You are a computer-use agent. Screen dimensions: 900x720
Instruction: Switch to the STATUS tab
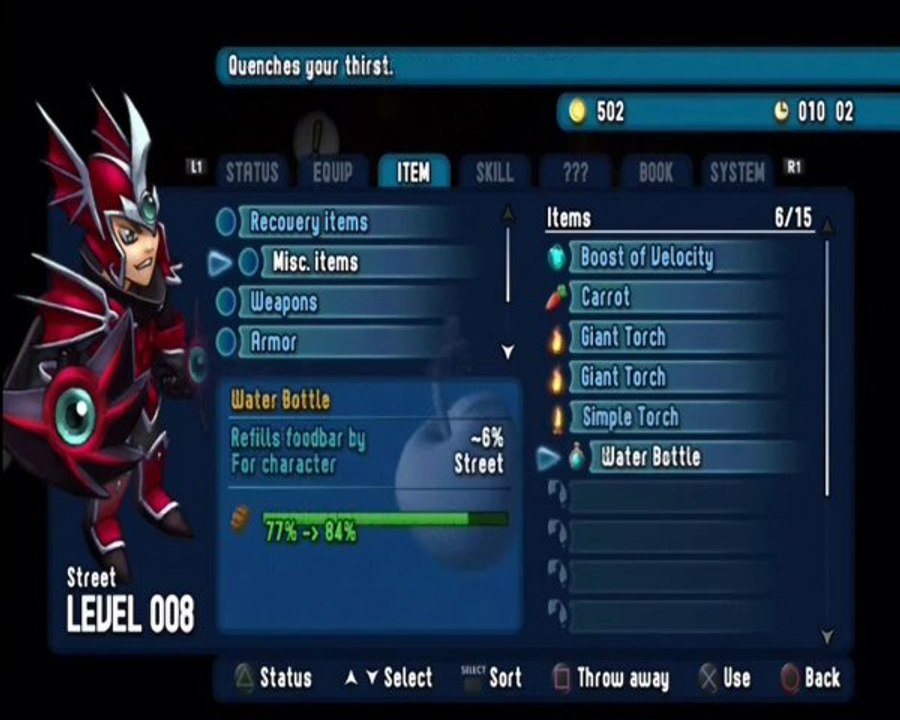pyautogui.click(x=251, y=172)
